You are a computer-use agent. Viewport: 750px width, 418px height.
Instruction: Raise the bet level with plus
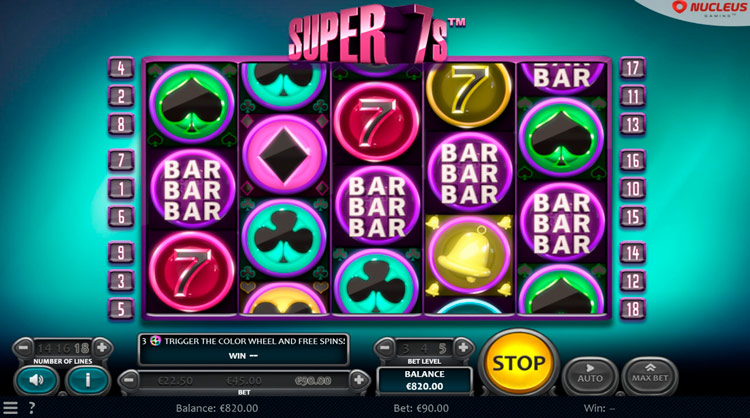click(463, 348)
